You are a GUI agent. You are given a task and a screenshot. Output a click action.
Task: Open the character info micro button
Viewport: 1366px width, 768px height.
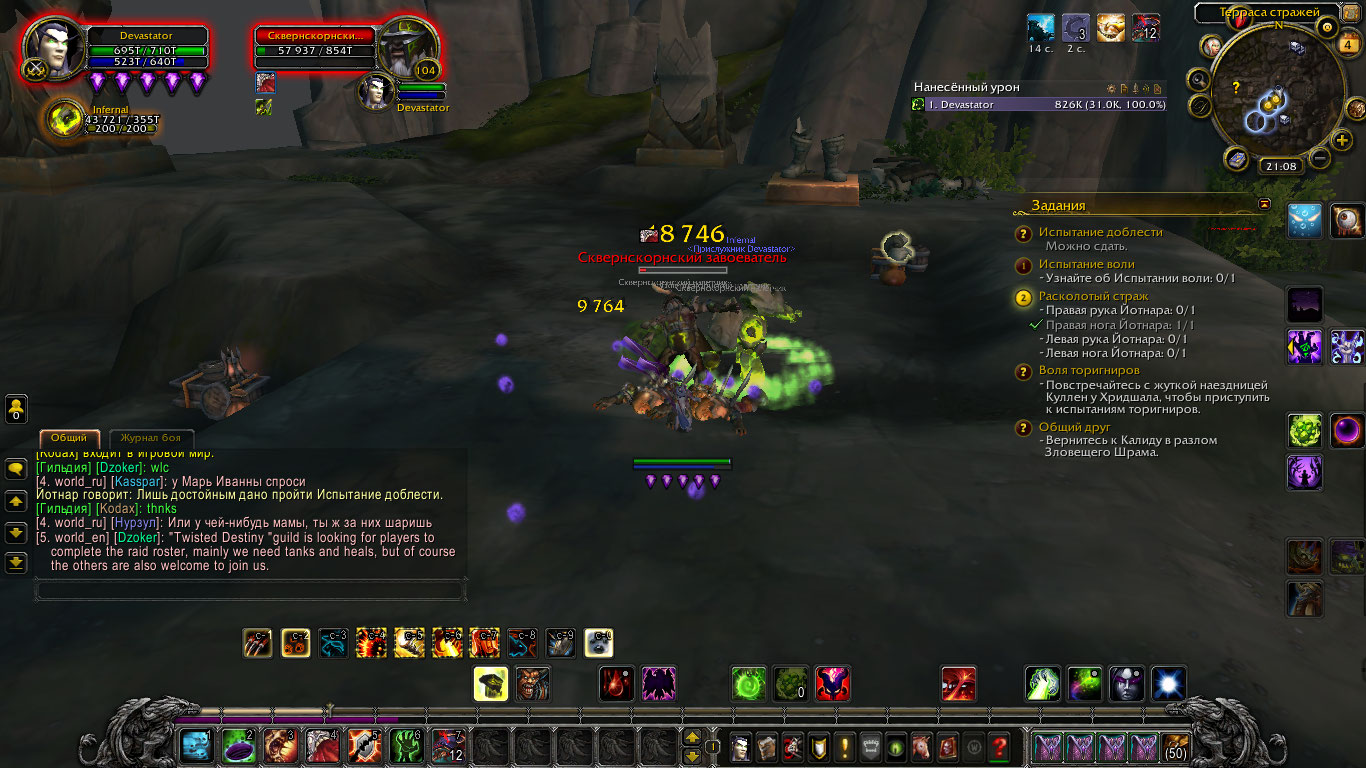pyautogui.click(x=740, y=746)
